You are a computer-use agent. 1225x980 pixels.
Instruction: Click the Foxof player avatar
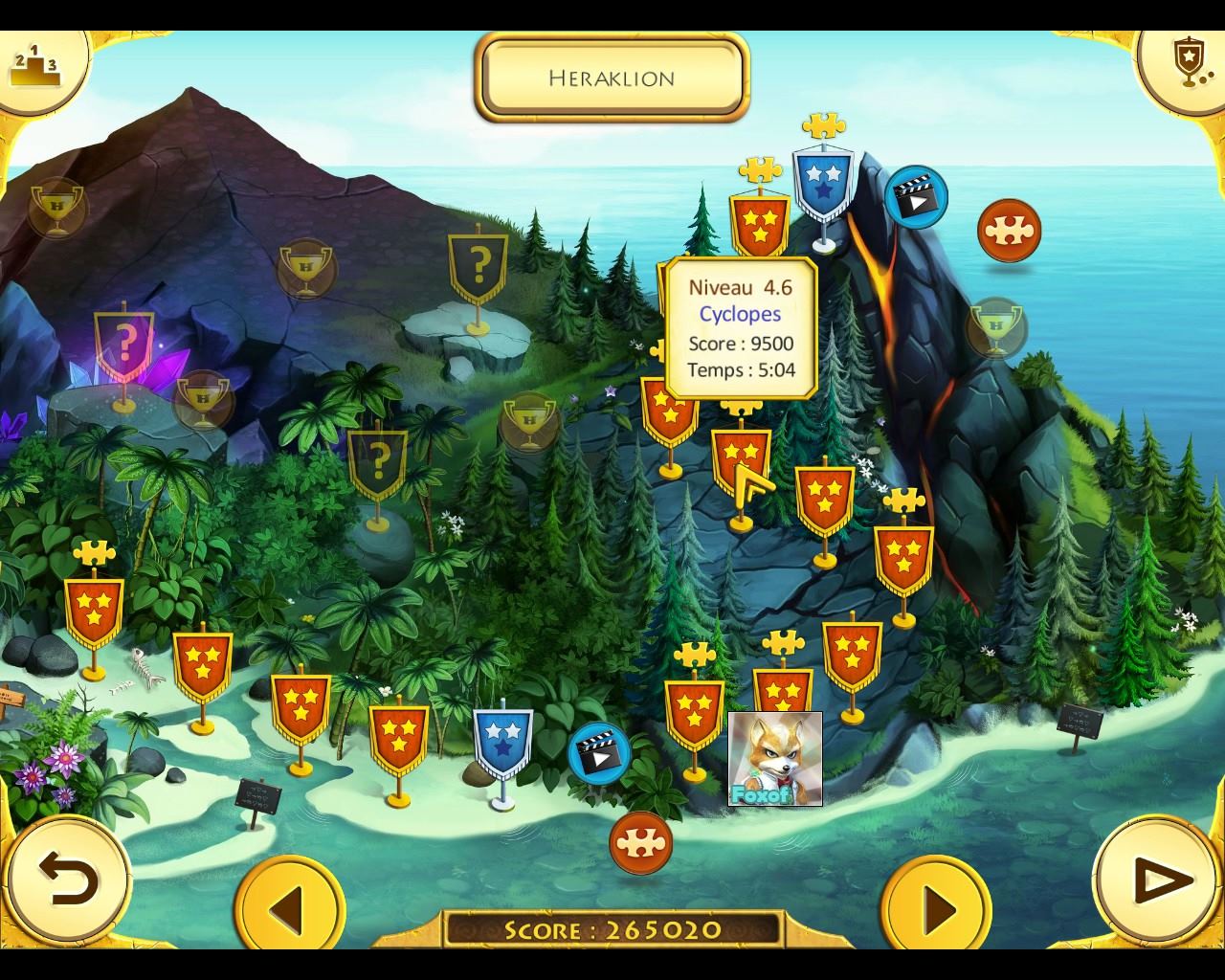pyautogui.click(x=774, y=758)
